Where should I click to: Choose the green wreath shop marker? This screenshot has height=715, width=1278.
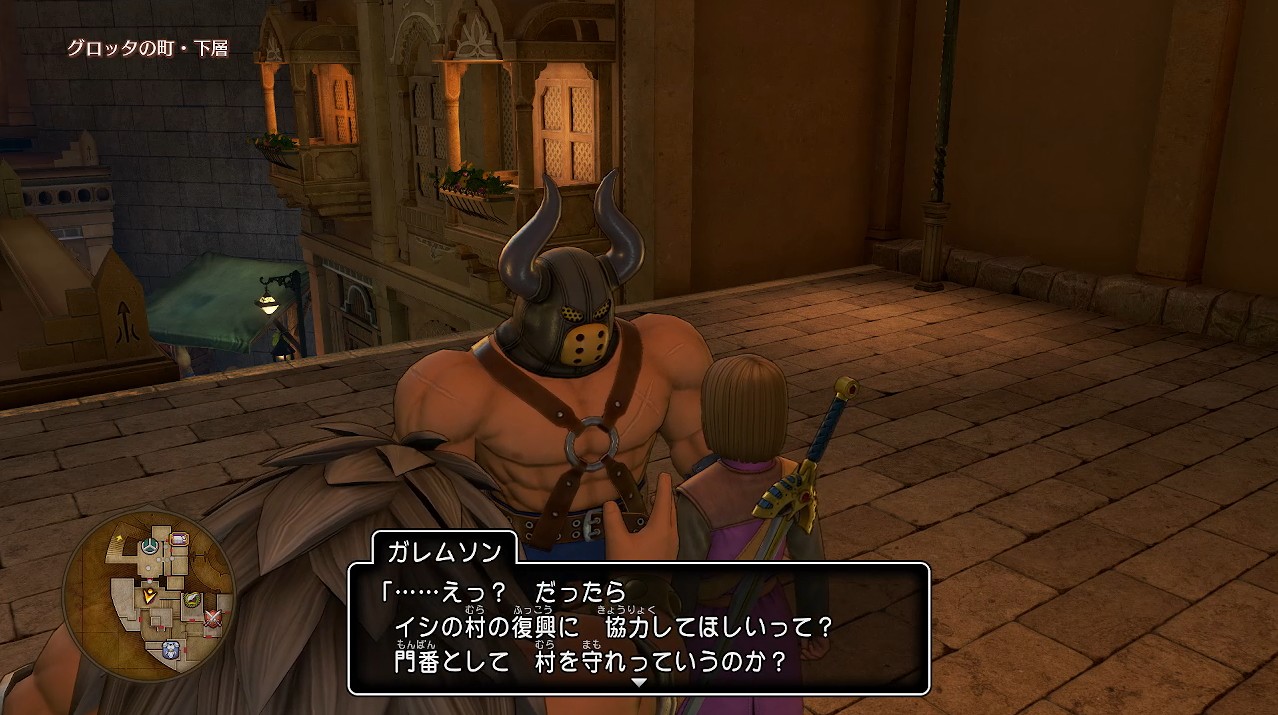pos(192,599)
